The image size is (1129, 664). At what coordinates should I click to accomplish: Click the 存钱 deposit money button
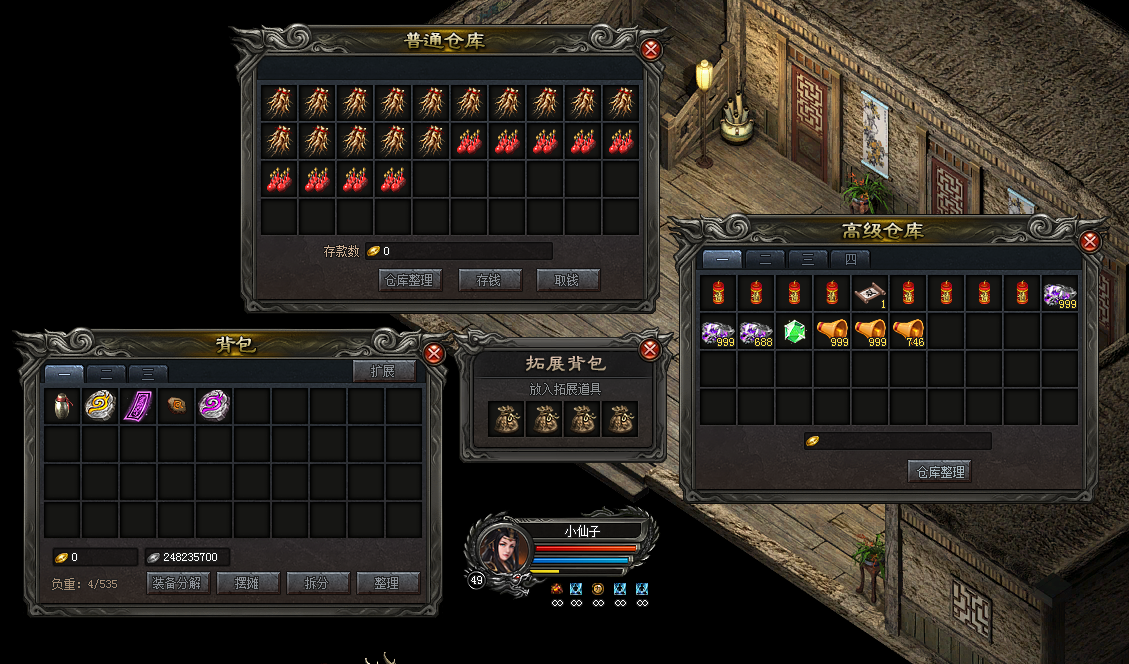pos(490,280)
